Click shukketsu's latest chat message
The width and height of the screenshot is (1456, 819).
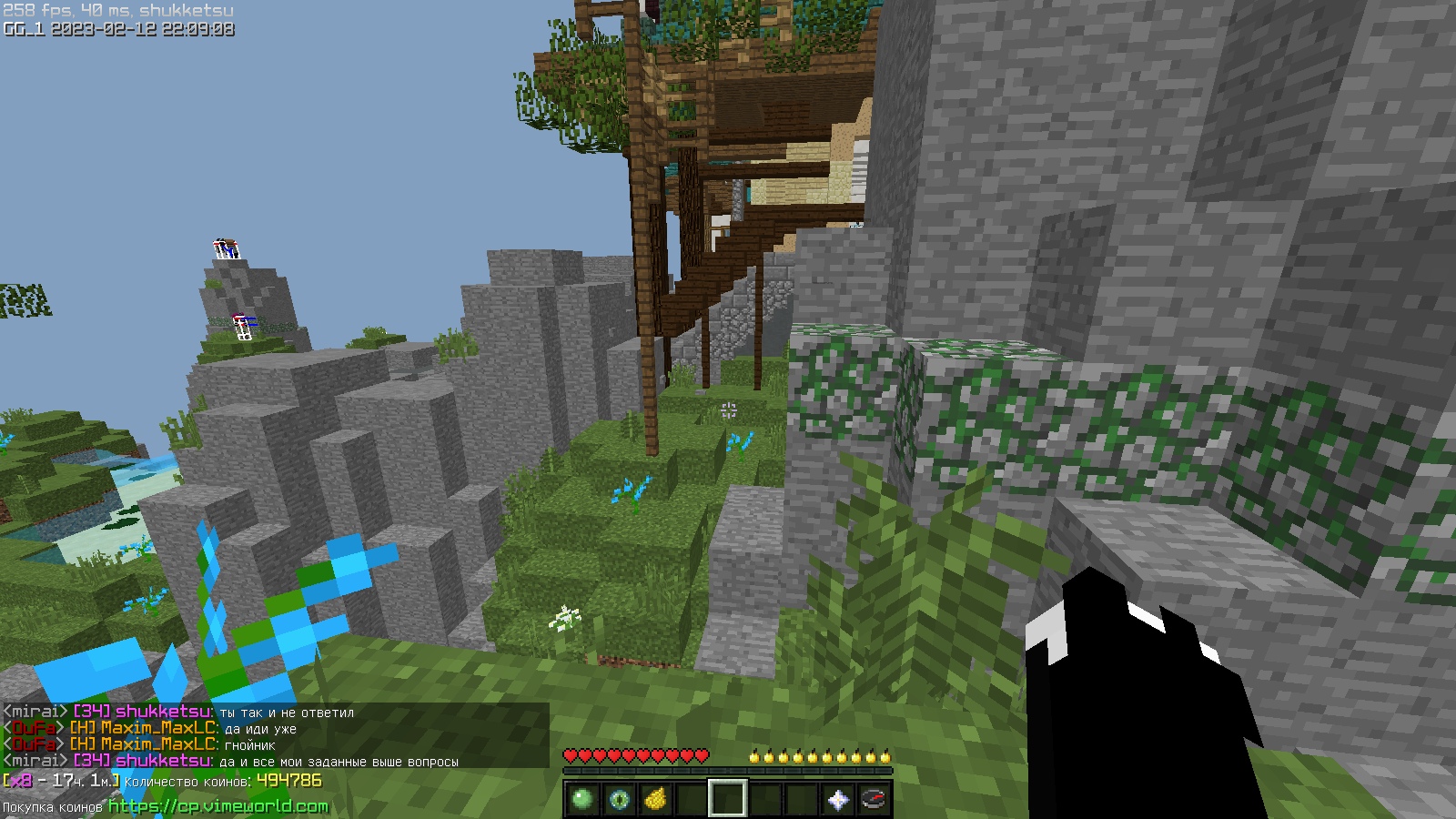(x=339, y=762)
